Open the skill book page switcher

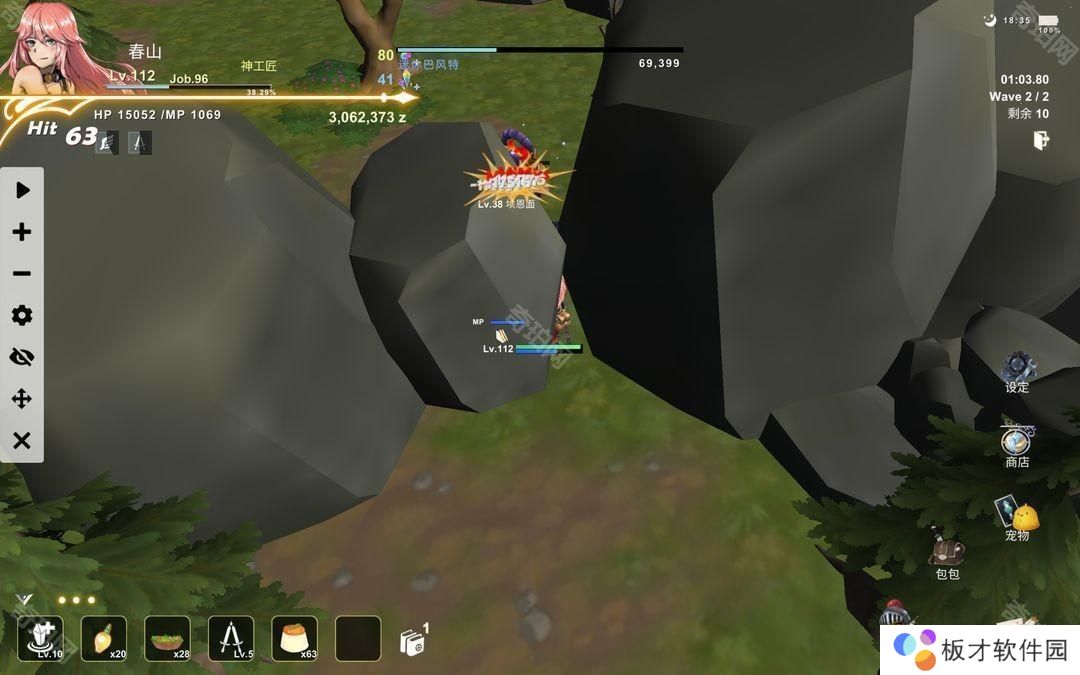click(413, 641)
